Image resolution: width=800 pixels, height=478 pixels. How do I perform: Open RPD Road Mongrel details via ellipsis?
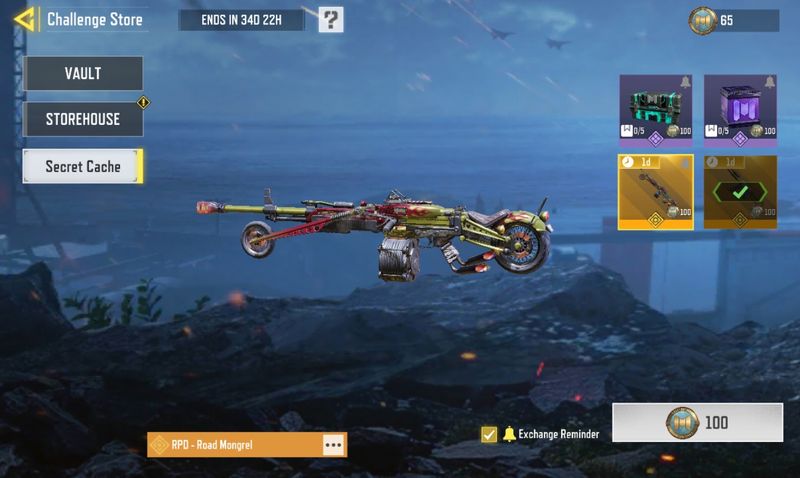click(x=333, y=445)
